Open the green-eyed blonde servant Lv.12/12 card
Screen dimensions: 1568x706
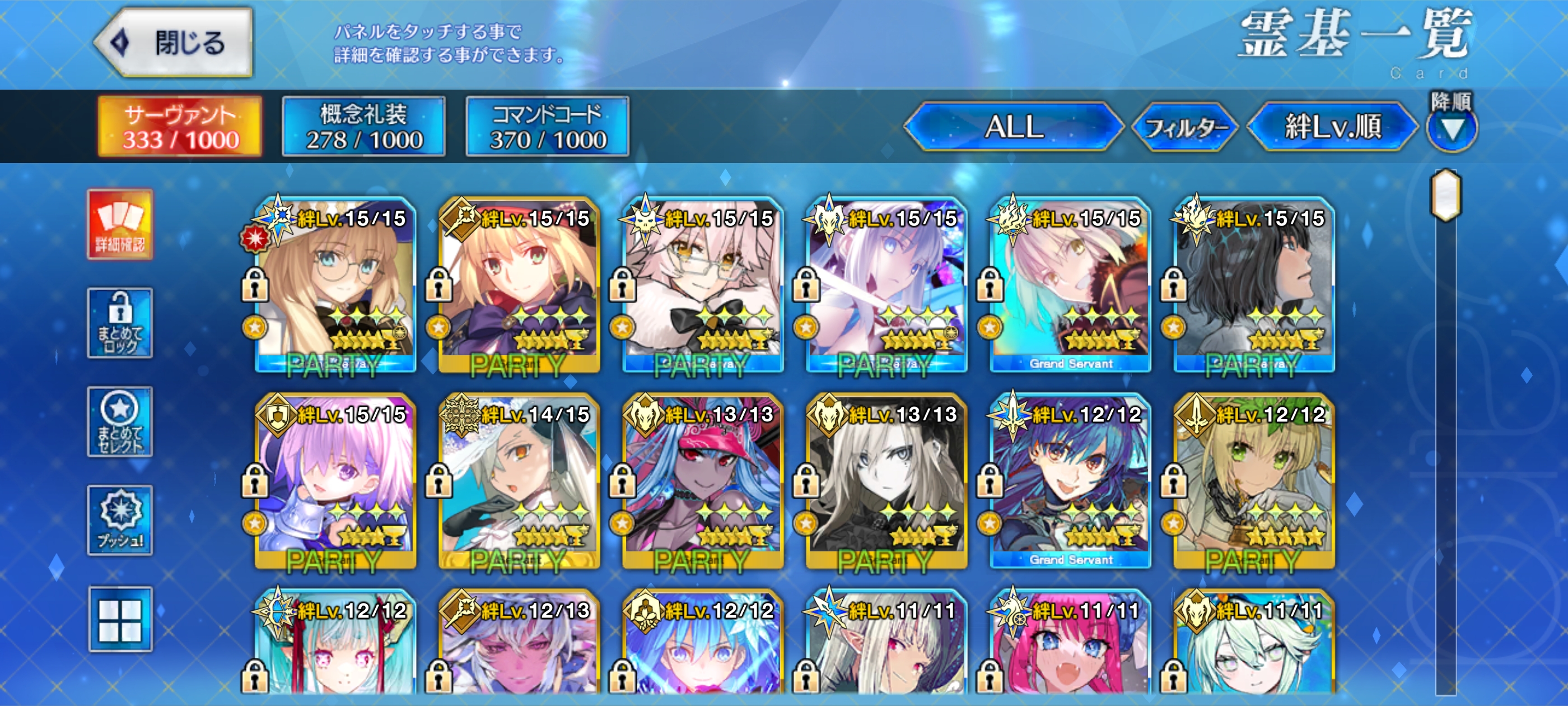1254,481
